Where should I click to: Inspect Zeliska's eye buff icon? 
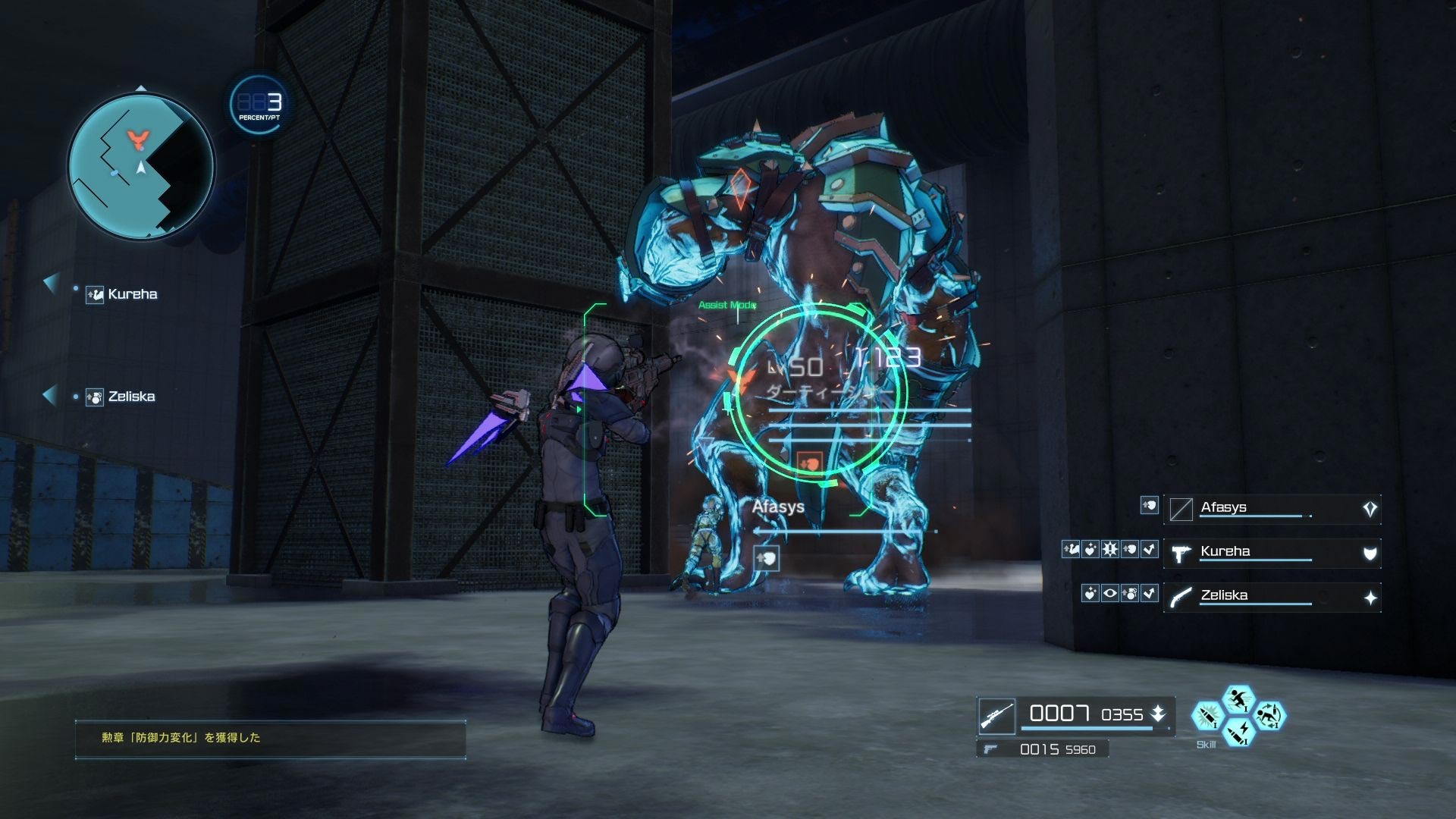click(x=1110, y=593)
